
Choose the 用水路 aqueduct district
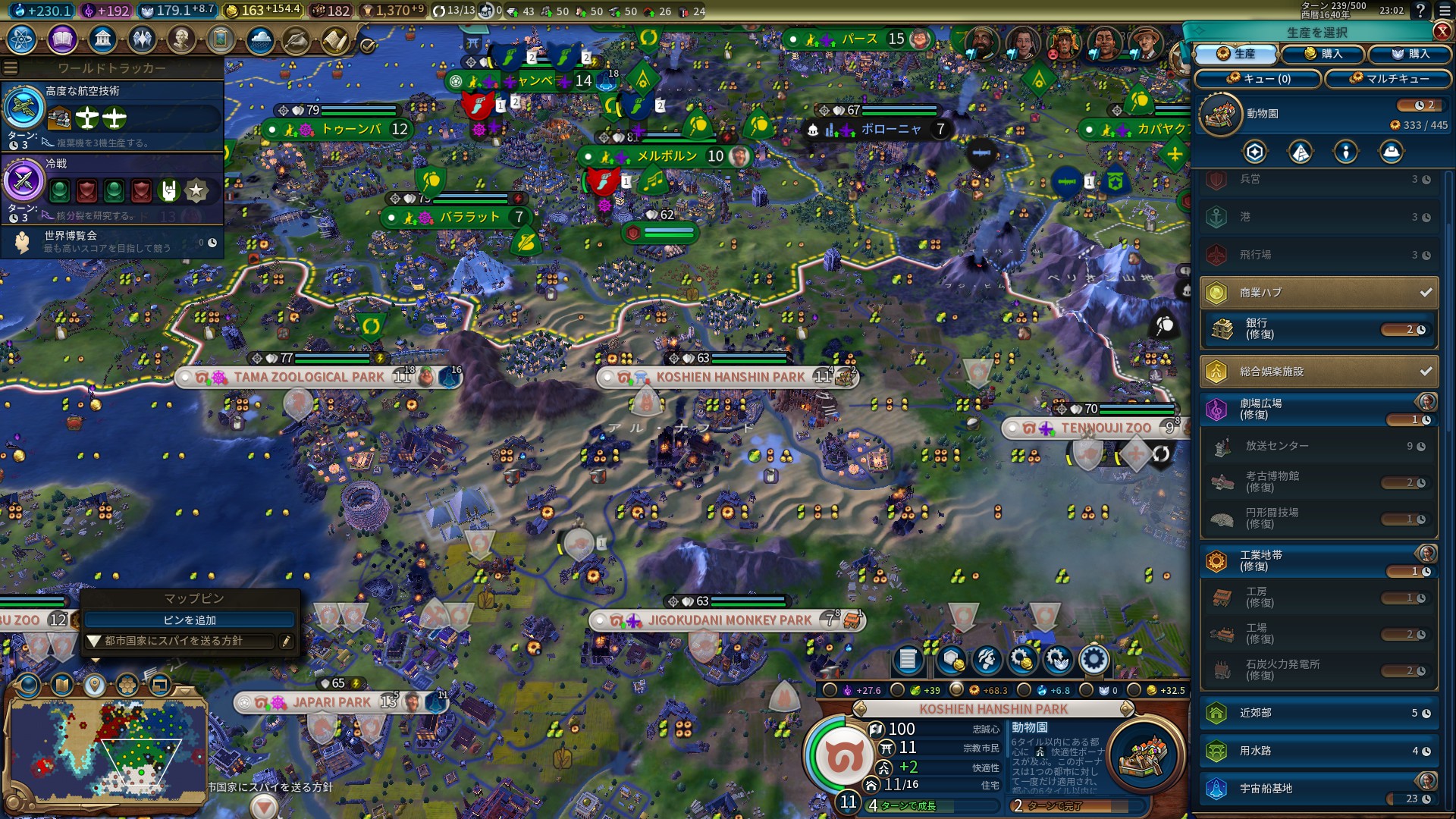[1319, 751]
